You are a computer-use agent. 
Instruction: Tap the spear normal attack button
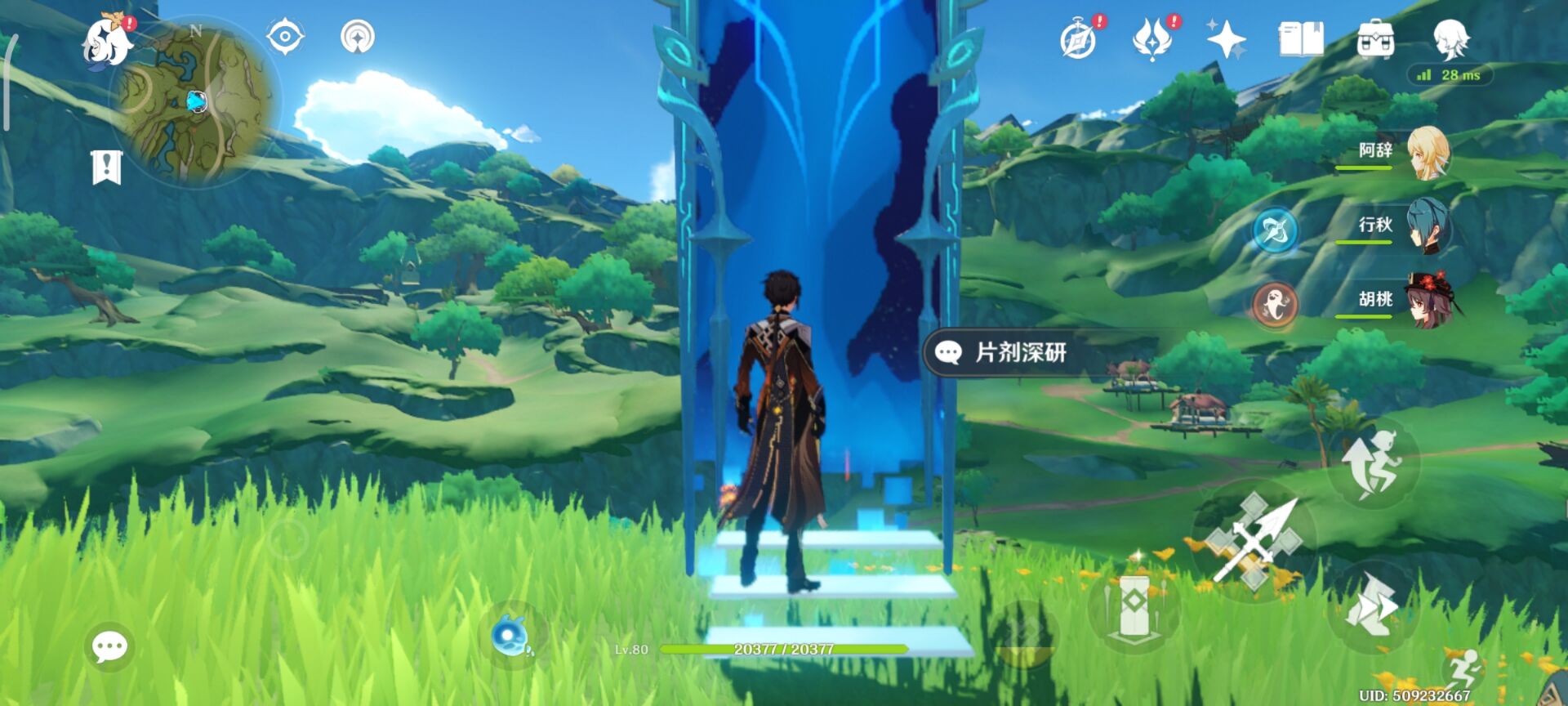click(x=1254, y=541)
